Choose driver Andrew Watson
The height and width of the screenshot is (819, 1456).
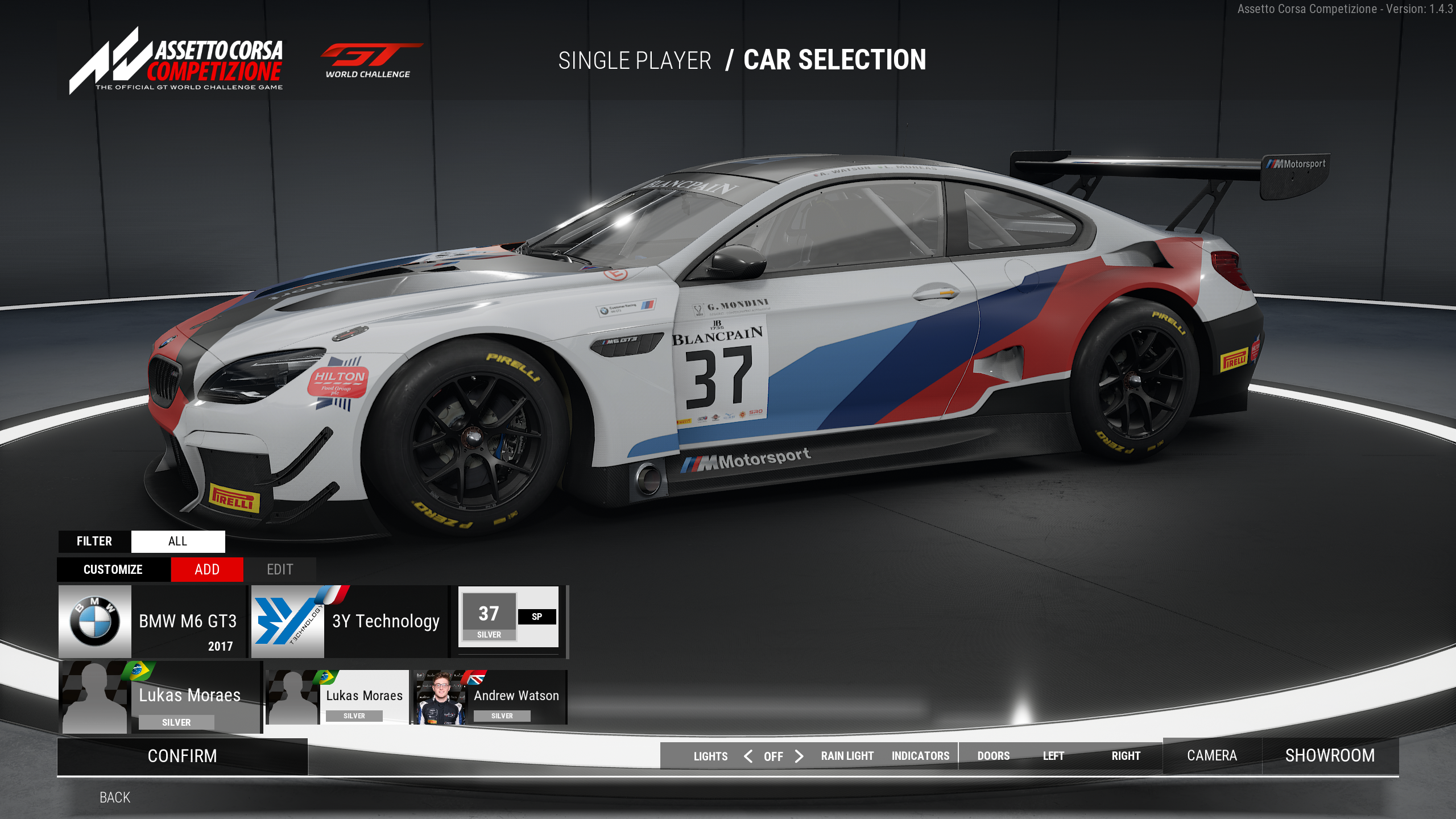pyautogui.click(x=490, y=697)
